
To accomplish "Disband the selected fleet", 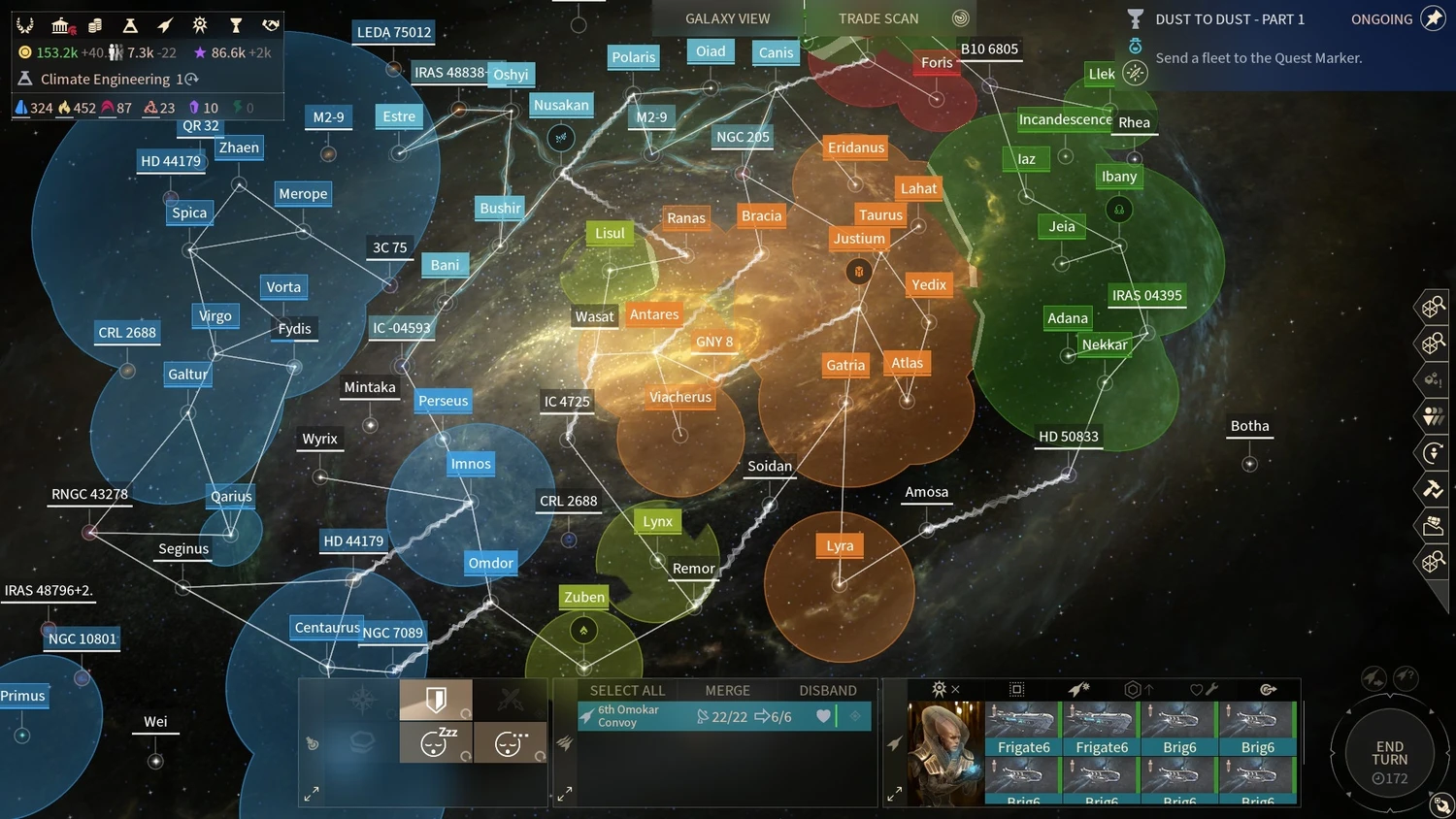I will pos(827,690).
